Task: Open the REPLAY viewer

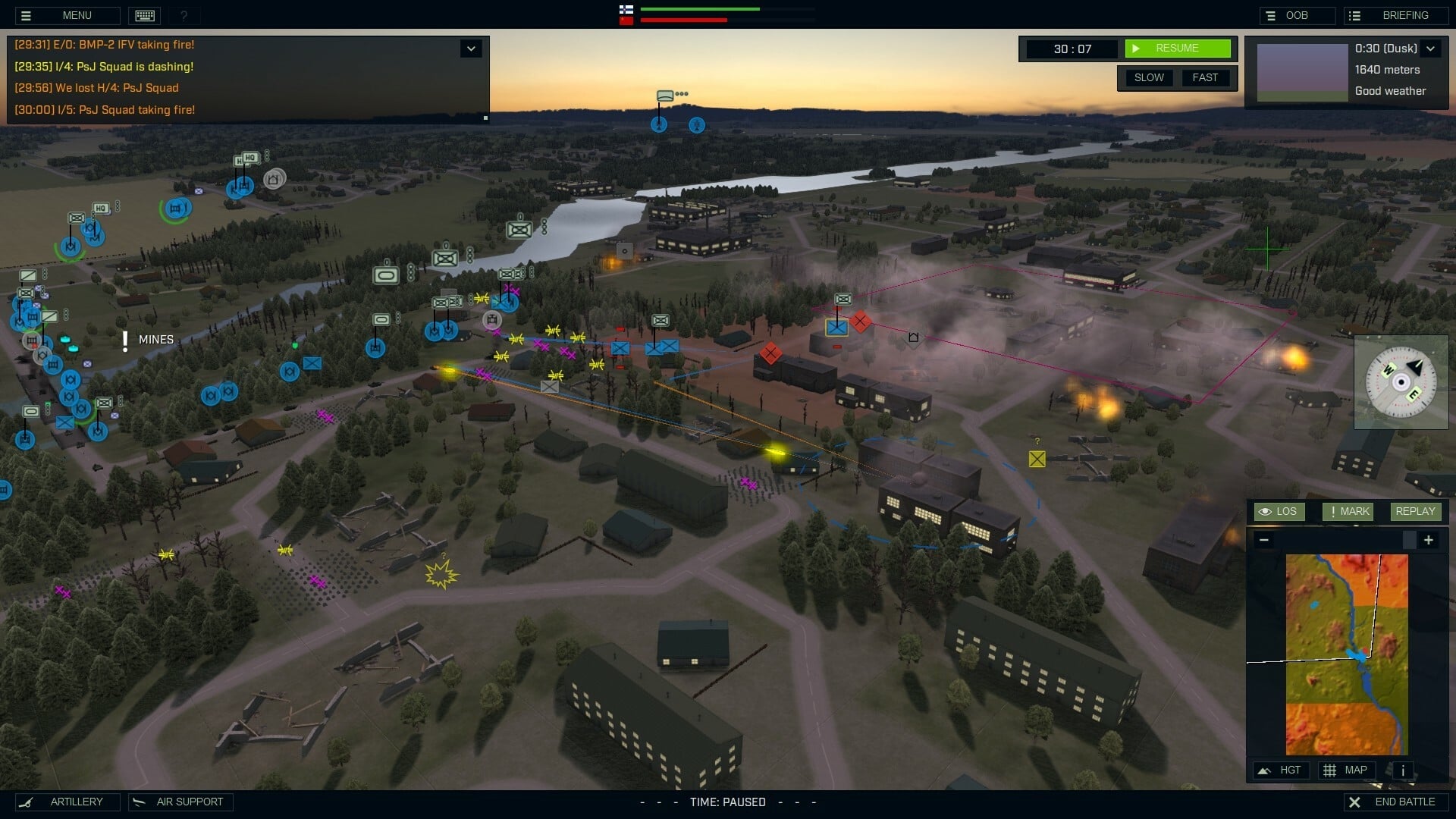Action: point(1415,511)
